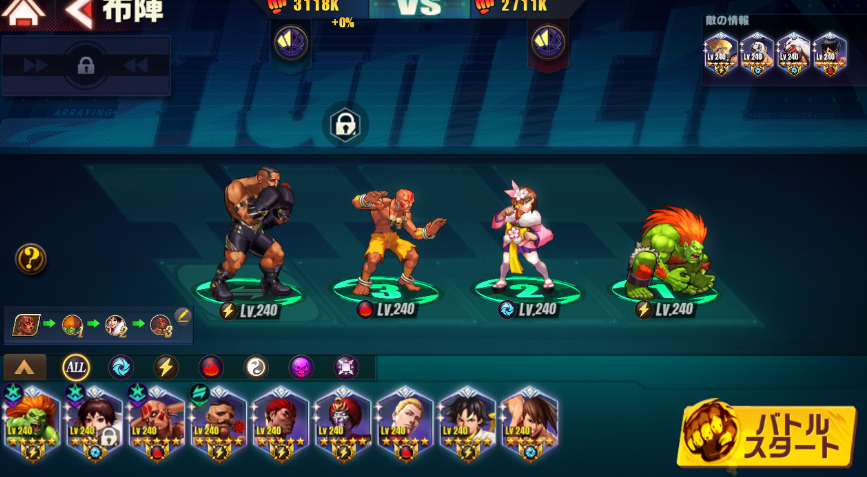This screenshot has width=867, height=477.
Task: Start the battle with the バトルスタート button
Action: [767, 437]
